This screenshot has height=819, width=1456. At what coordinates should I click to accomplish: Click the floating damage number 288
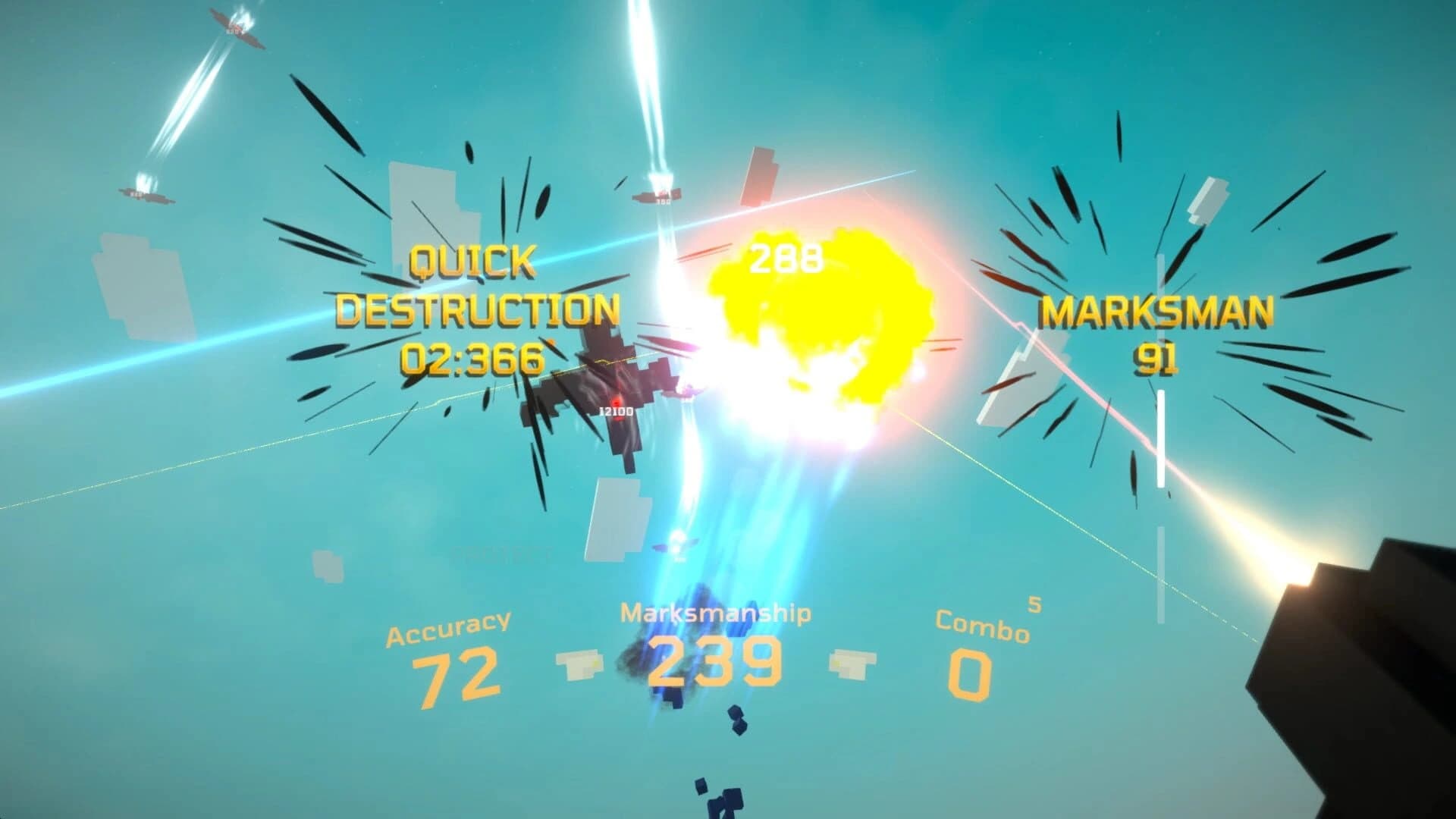(785, 258)
